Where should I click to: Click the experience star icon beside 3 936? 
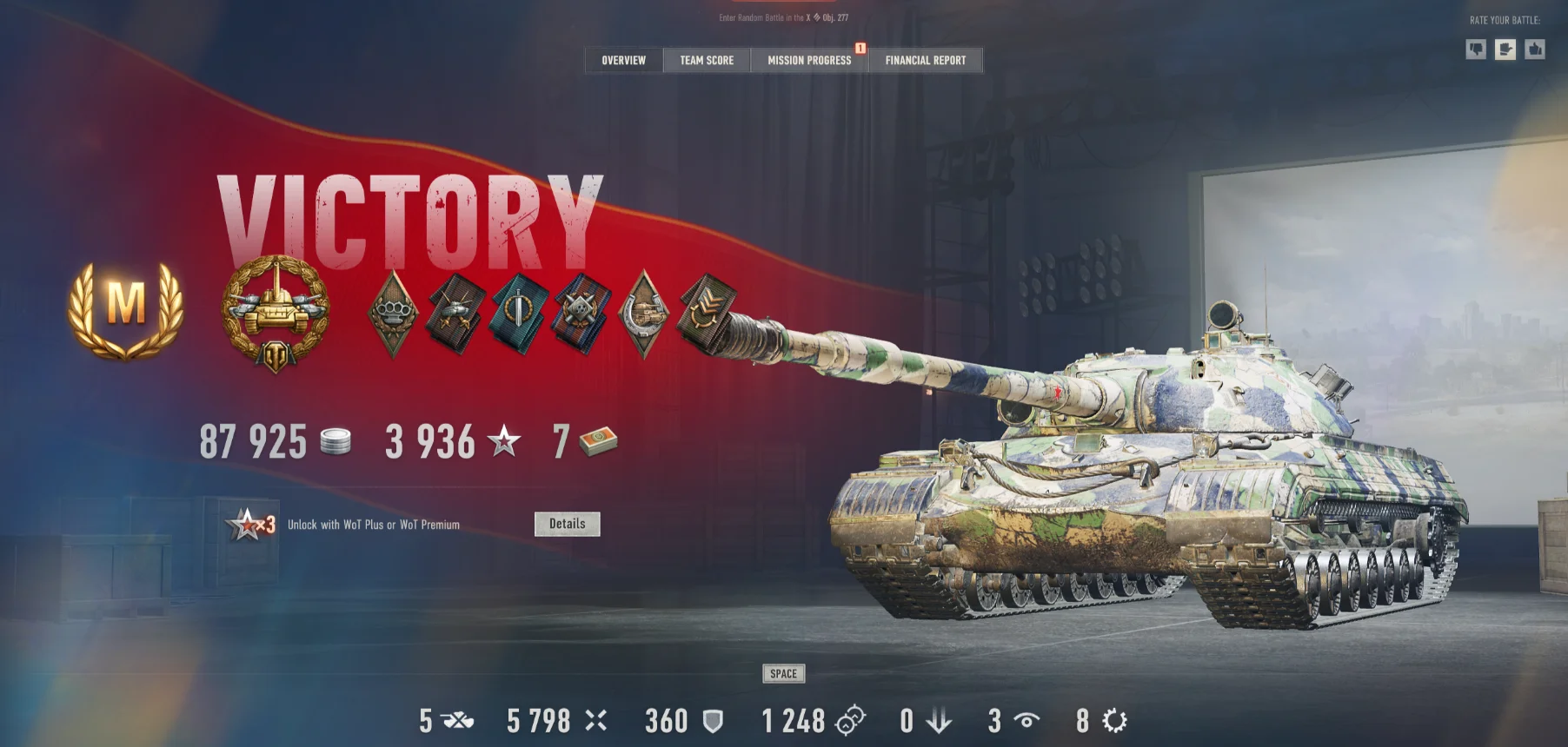(x=502, y=441)
